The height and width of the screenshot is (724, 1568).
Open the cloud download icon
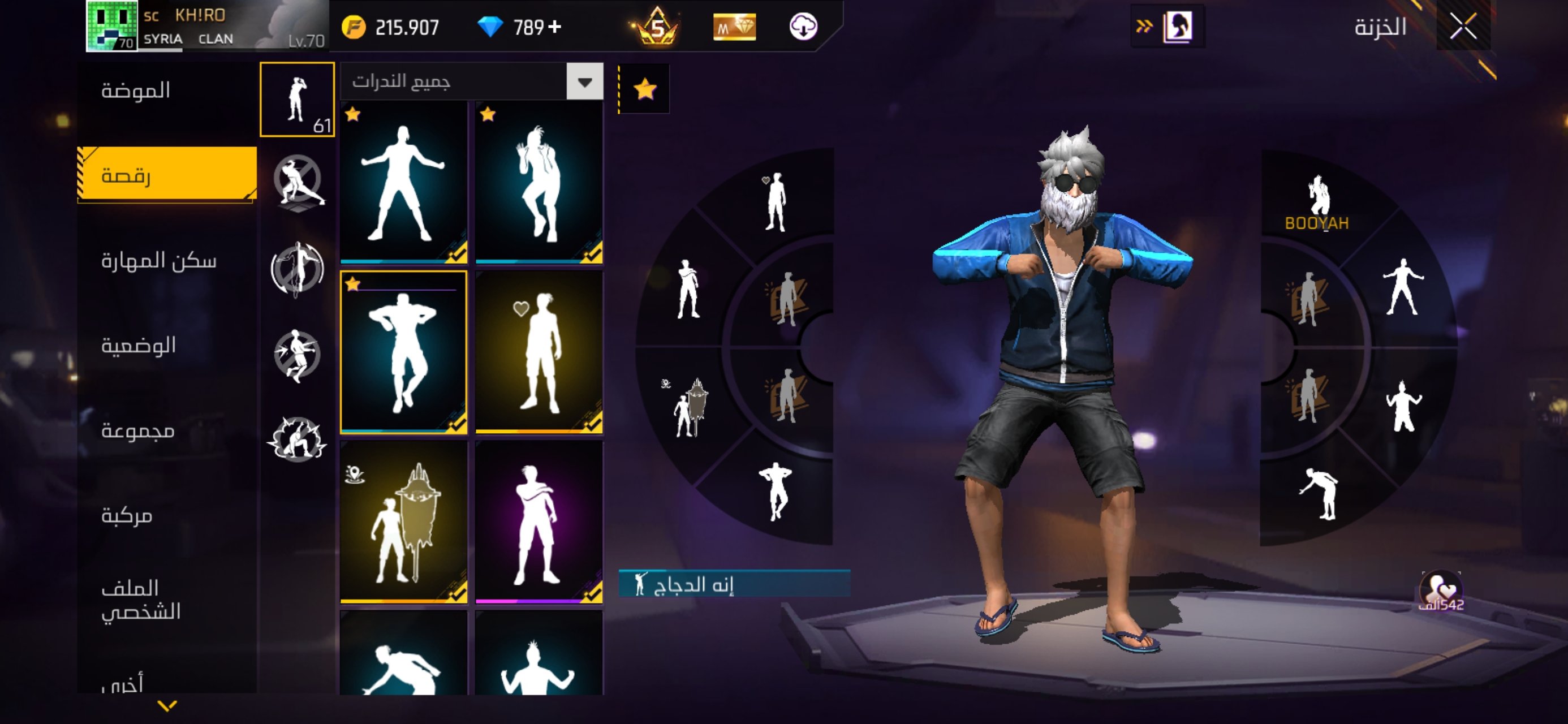point(803,27)
